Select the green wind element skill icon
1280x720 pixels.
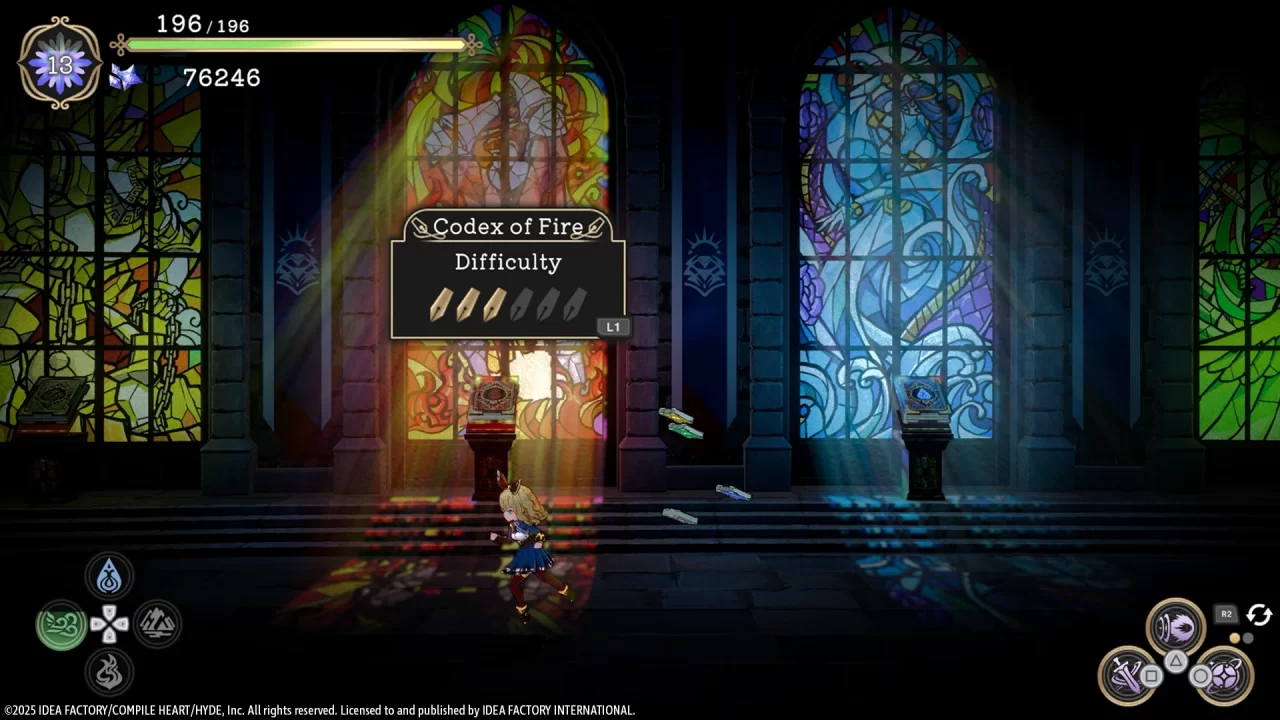(x=59, y=622)
